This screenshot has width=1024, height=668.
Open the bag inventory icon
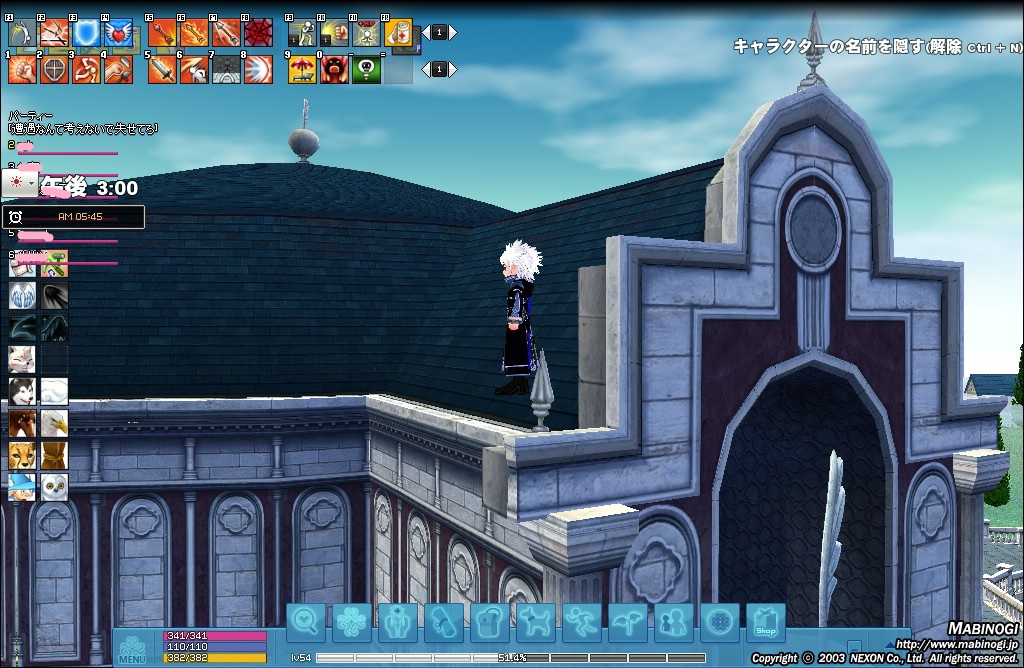point(490,623)
